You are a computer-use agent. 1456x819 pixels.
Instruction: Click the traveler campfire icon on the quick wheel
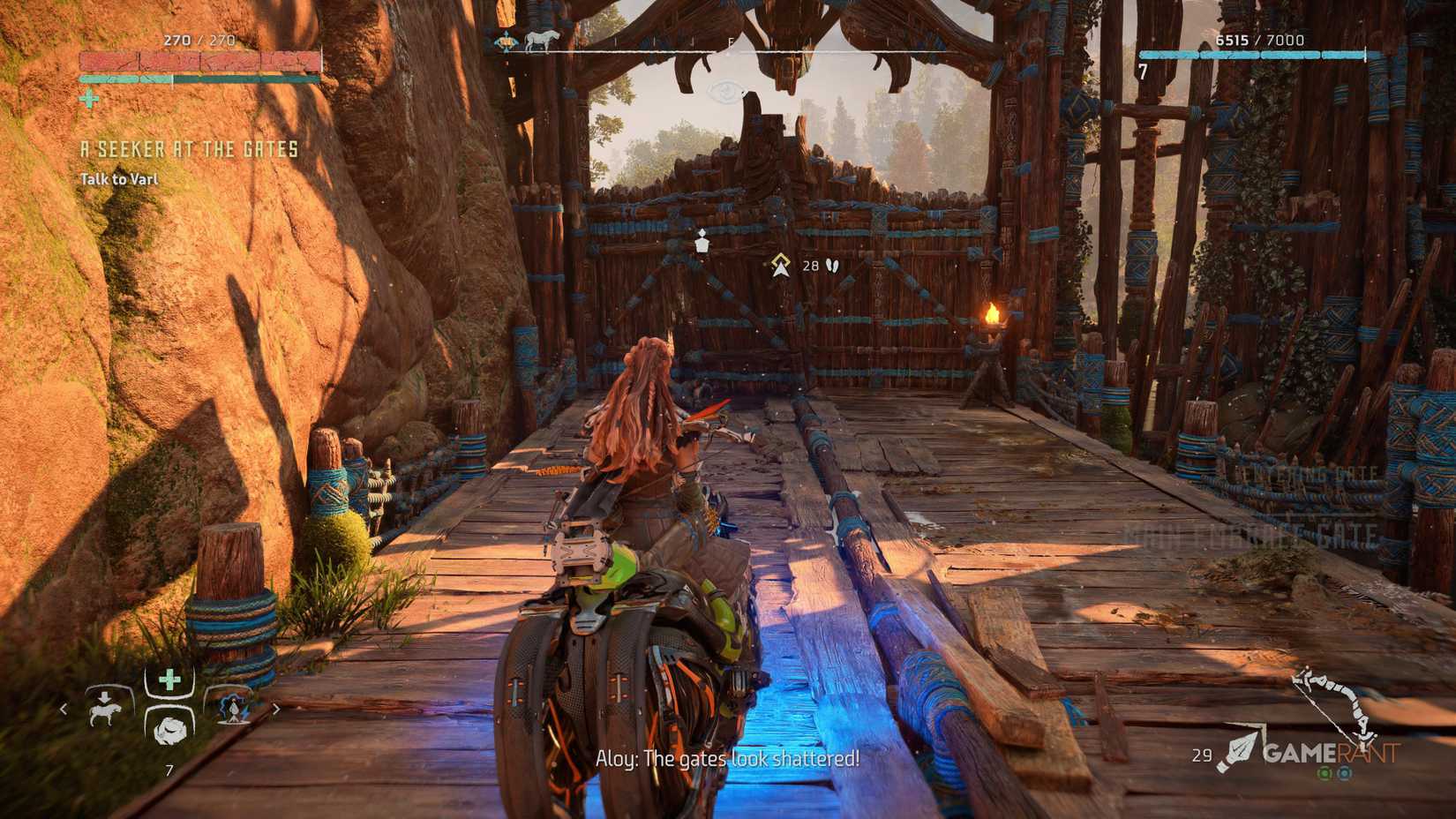[234, 709]
